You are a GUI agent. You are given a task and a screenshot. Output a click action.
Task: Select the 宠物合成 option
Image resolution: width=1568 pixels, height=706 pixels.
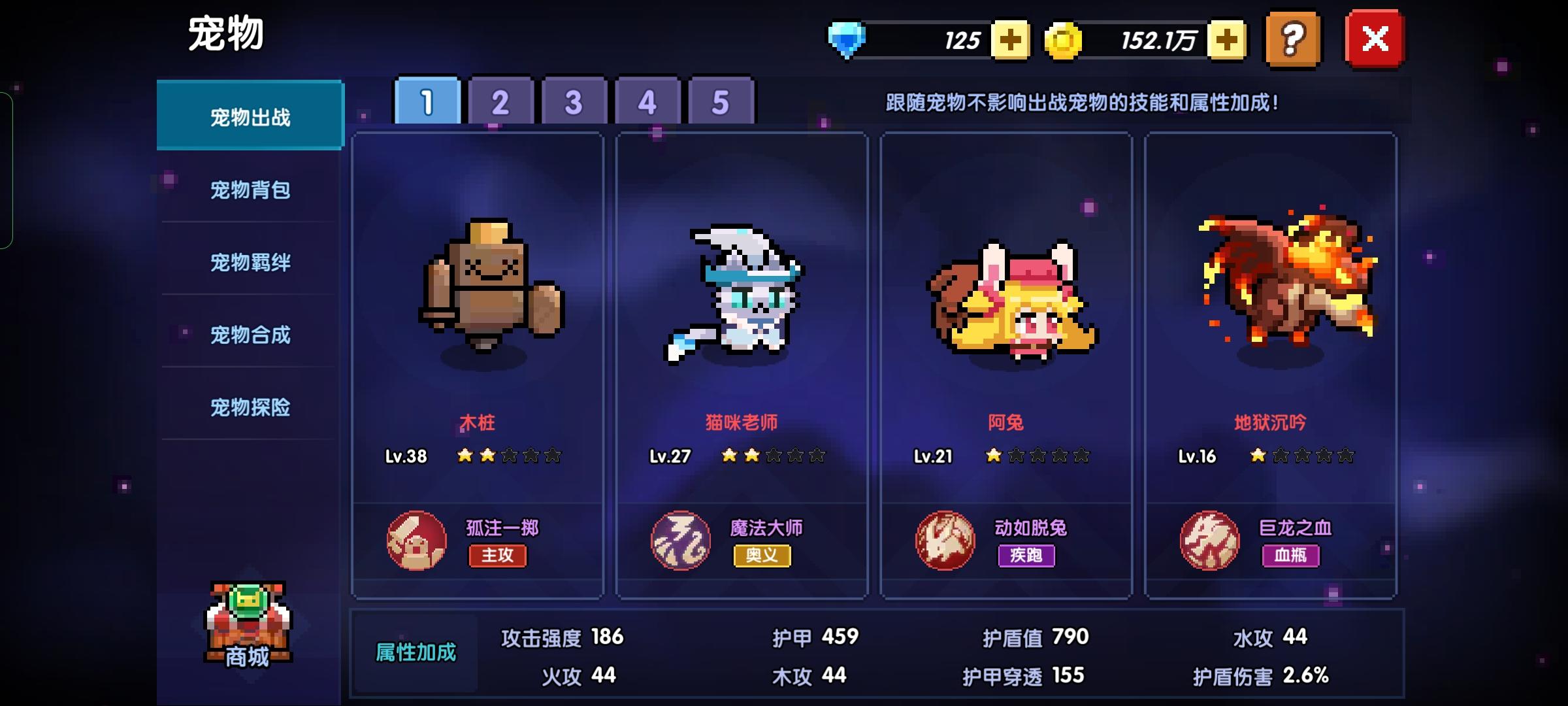pyautogui.click(x=250, y=335)
